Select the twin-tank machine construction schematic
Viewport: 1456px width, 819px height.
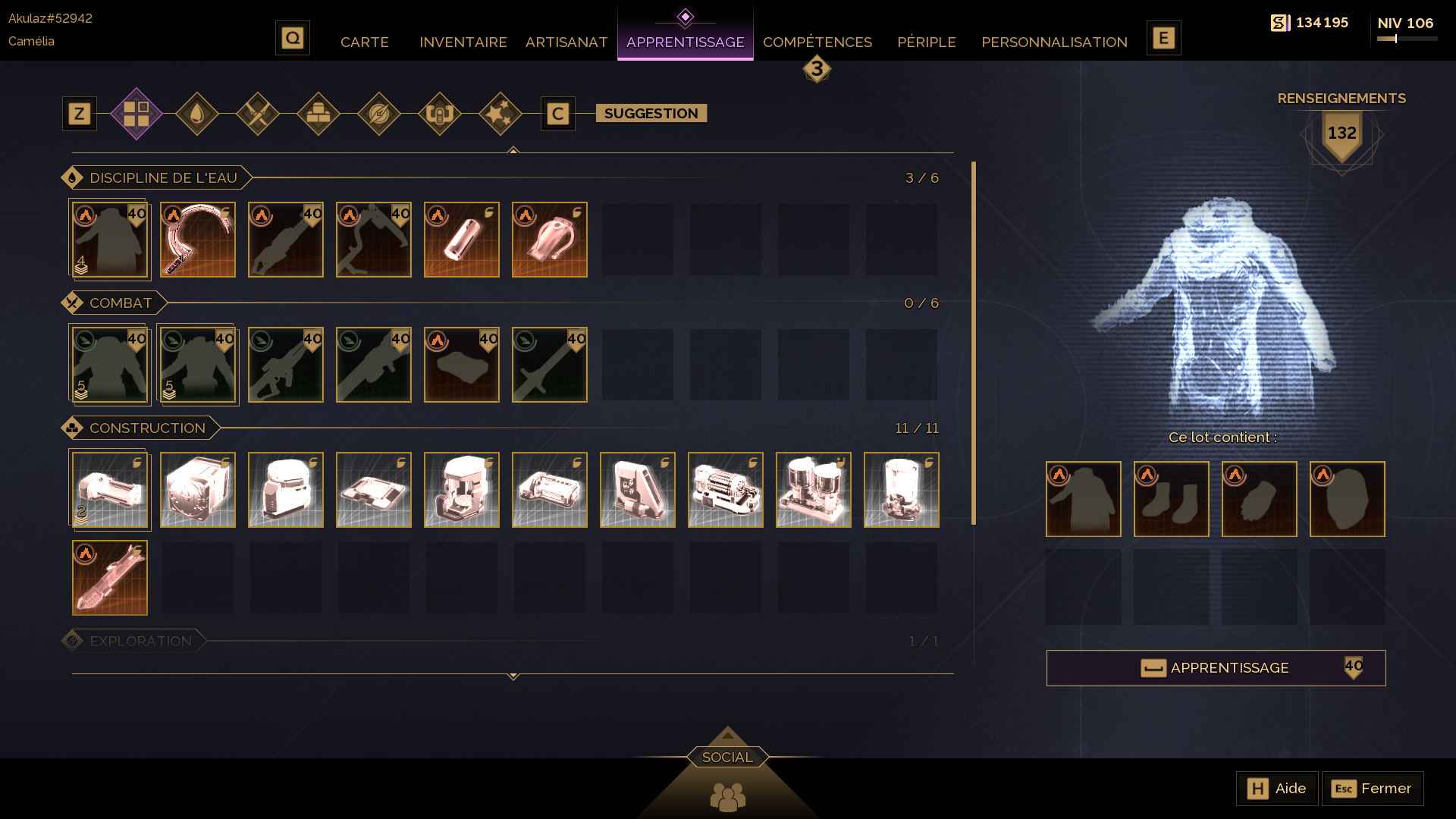pyautogui.click(x=814, y=490)
